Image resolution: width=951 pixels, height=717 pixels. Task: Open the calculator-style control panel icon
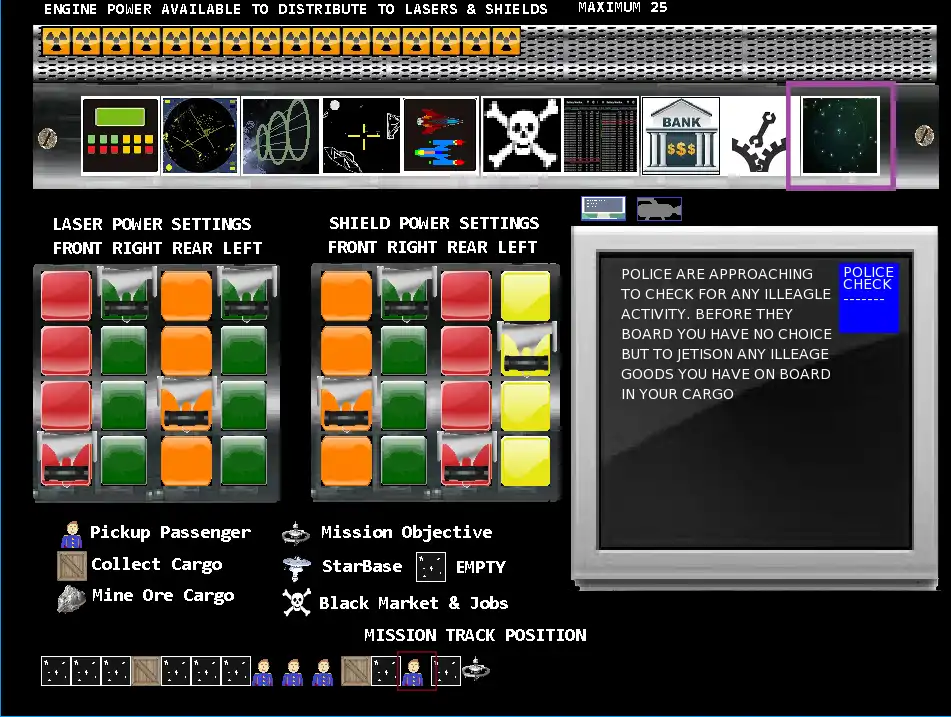[120, 136]
